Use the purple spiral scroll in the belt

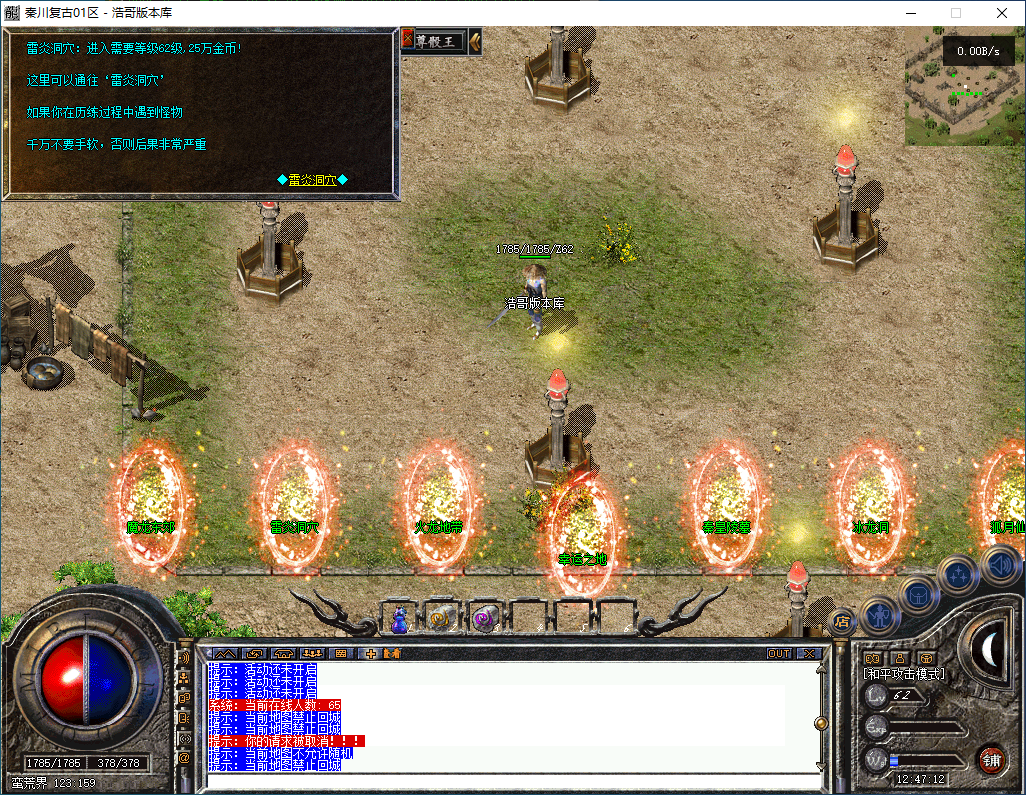[485, 620]
